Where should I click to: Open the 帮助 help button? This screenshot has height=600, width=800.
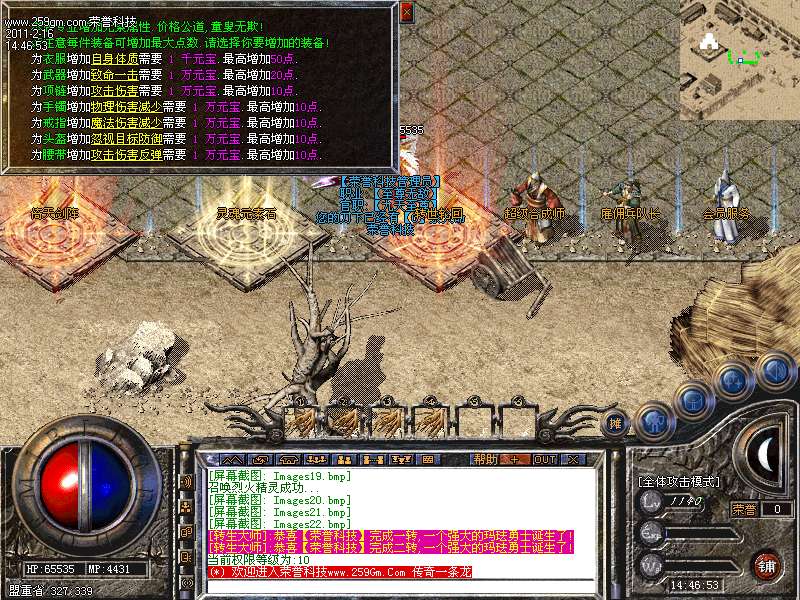[485, 459]
